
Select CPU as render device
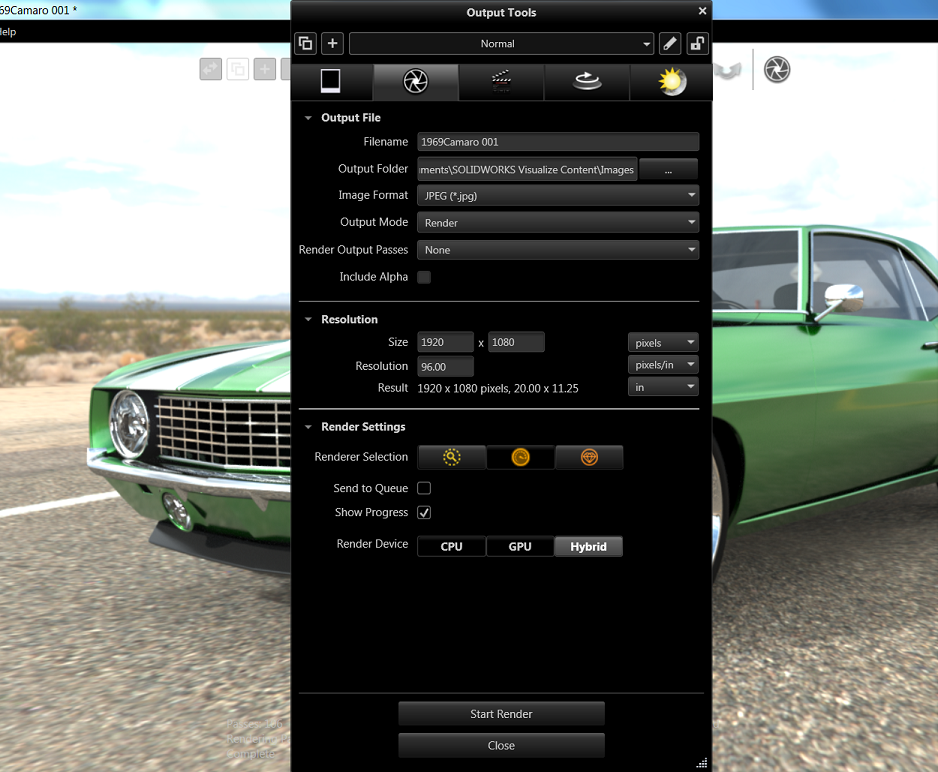tap(451, 546)
